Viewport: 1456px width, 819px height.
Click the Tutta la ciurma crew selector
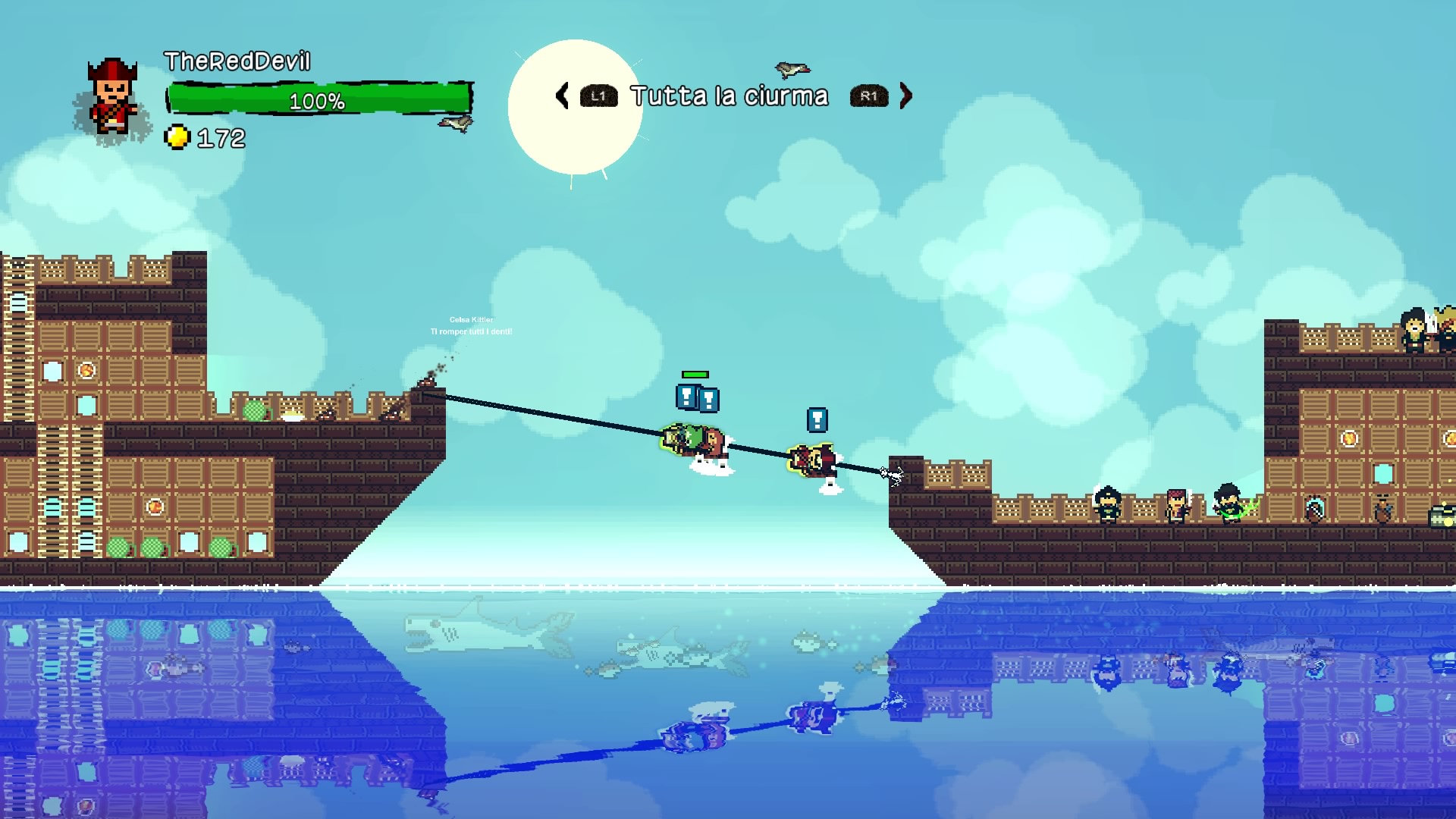pyautogui.click(x=730, y=96)
